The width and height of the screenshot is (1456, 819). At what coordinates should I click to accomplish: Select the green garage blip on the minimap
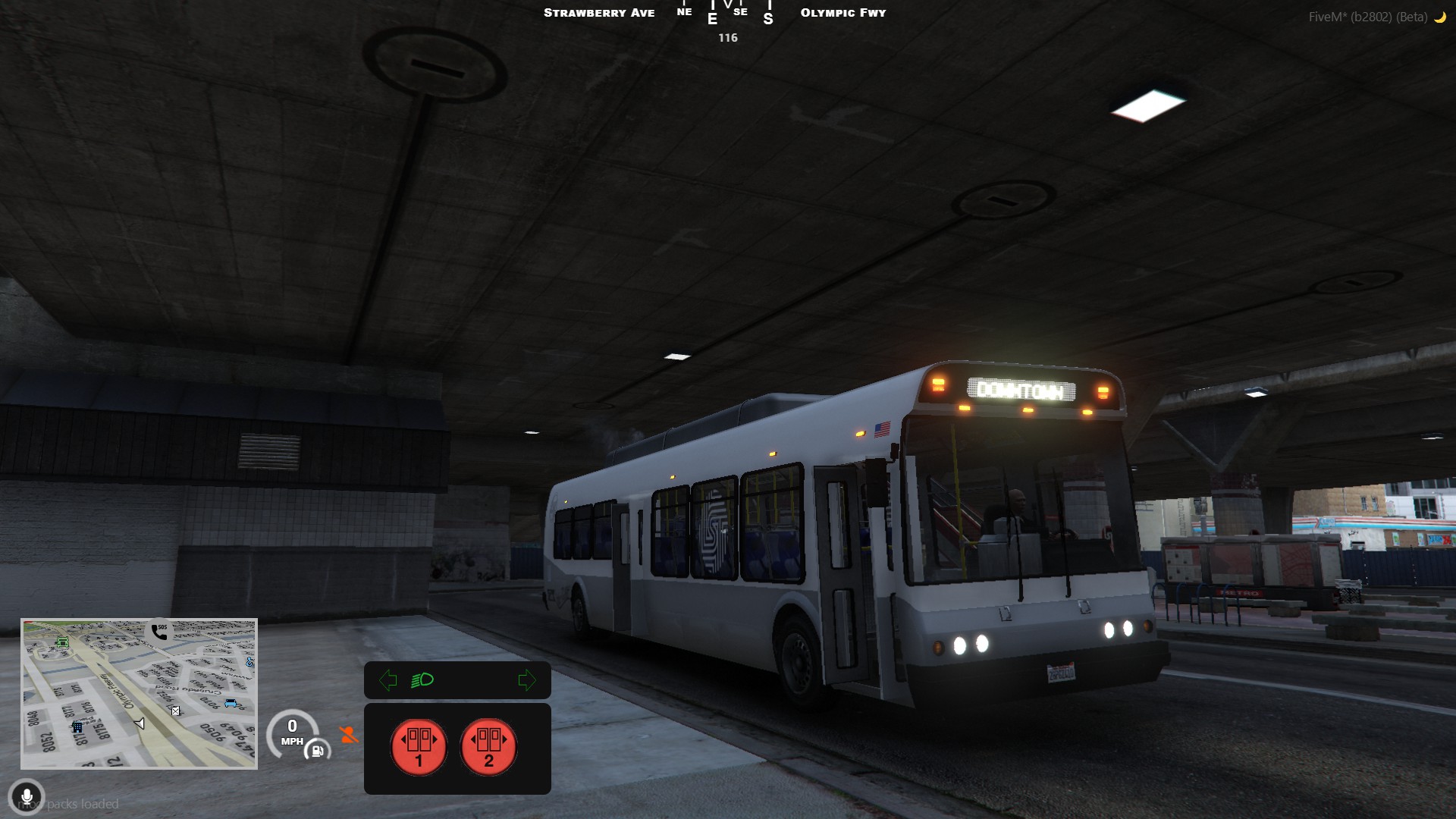pyautogui.click(x=63, y=642)
